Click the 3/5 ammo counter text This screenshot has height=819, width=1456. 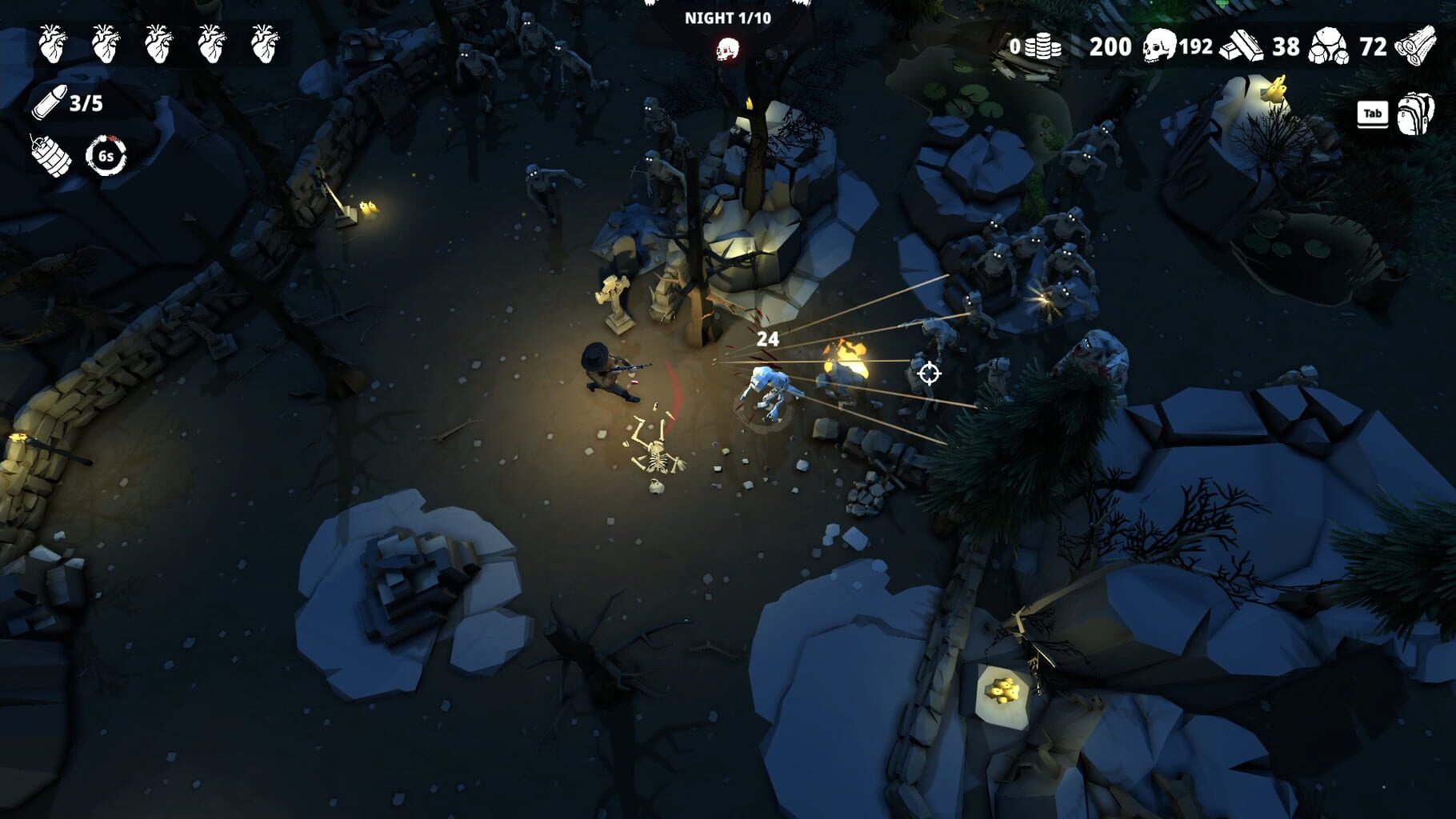86,102
